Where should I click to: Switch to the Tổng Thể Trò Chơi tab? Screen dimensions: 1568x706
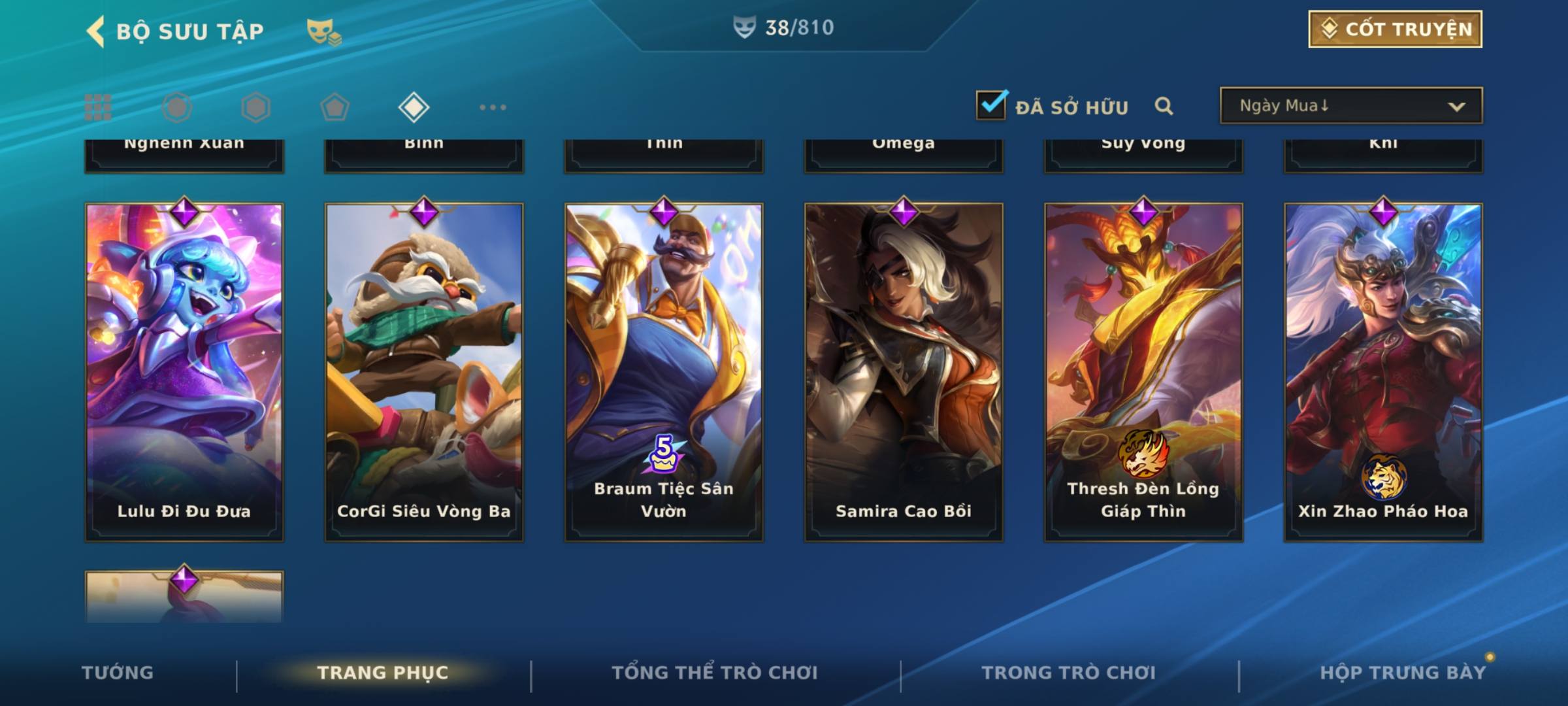coord(715,673)
